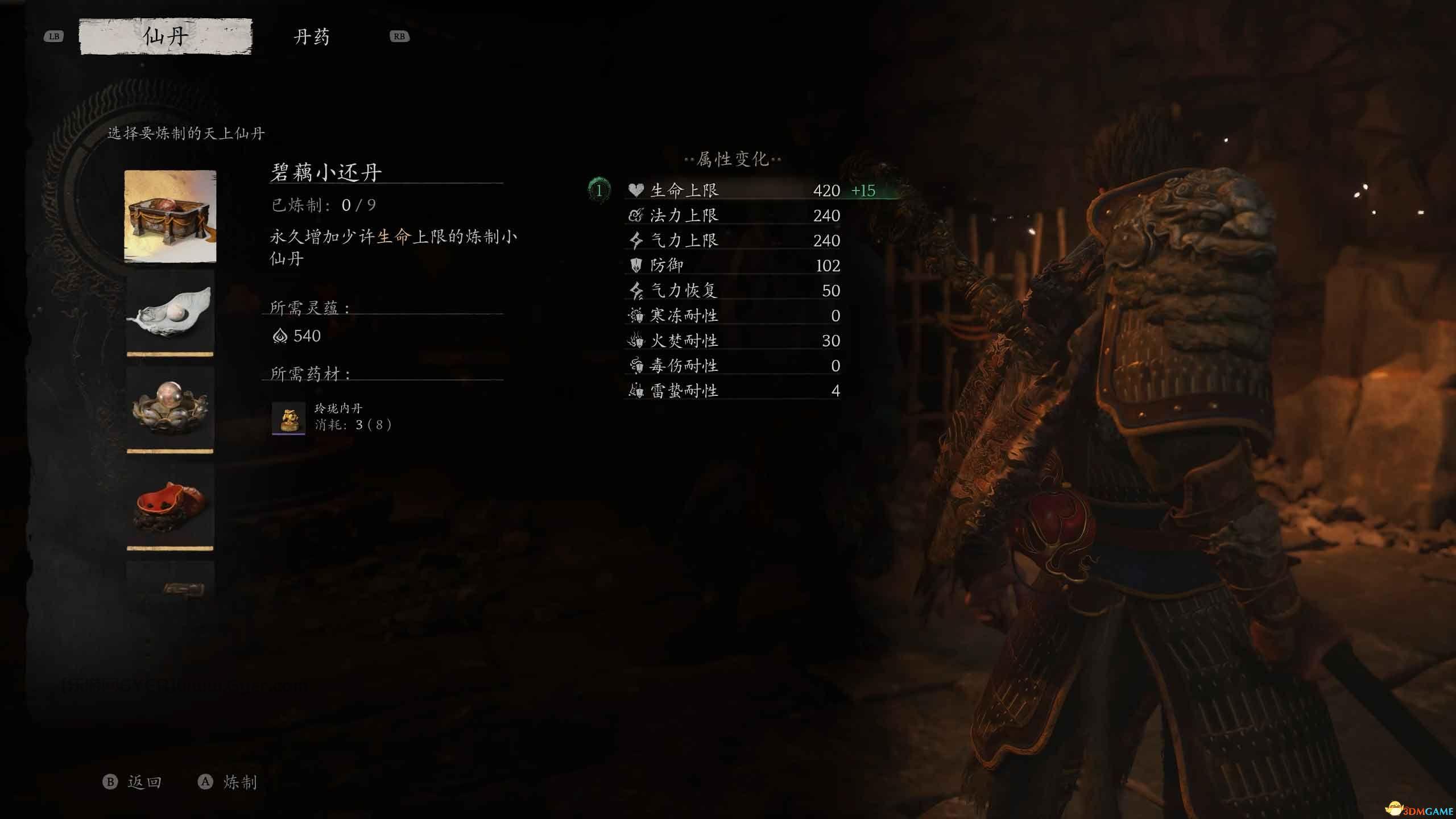Screen dimensions: 1456x819
Task: Click the 雷蛰耐性 shock resistance icon
Action: pyautogui.click(x=637, y=390)
